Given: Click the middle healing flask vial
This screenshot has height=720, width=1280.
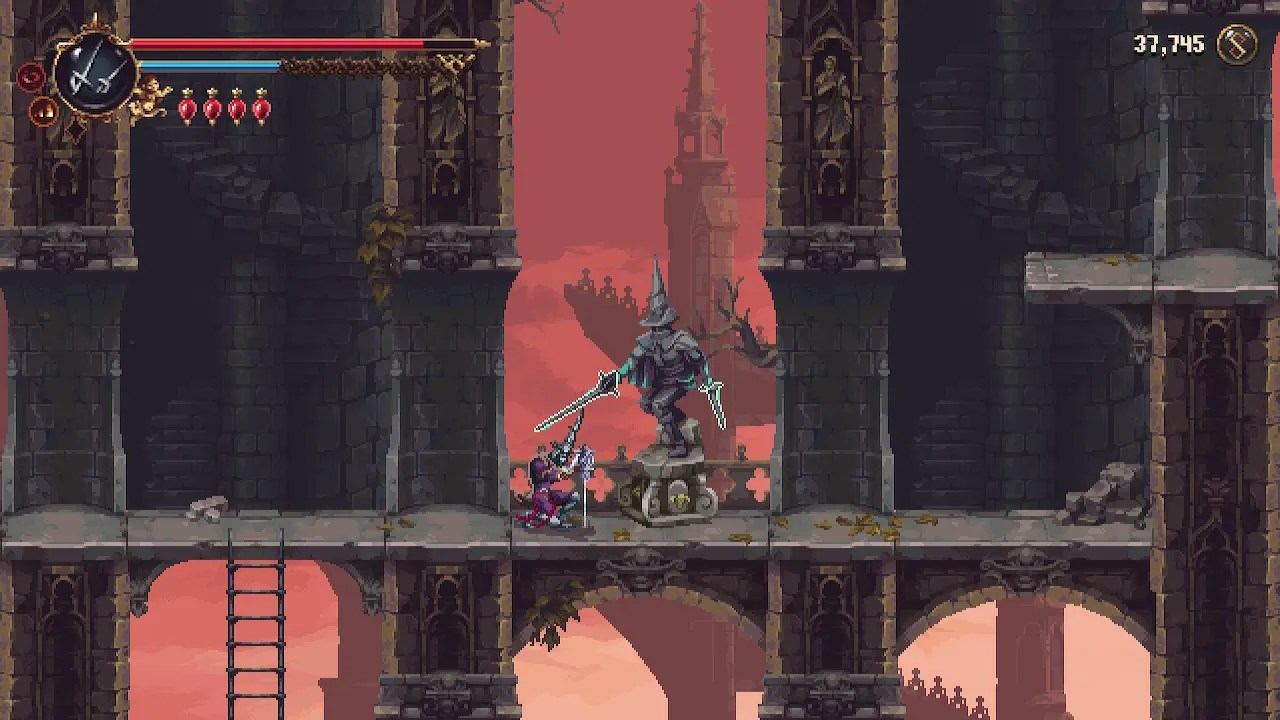Looking at the screenshot, I should 236,109.
